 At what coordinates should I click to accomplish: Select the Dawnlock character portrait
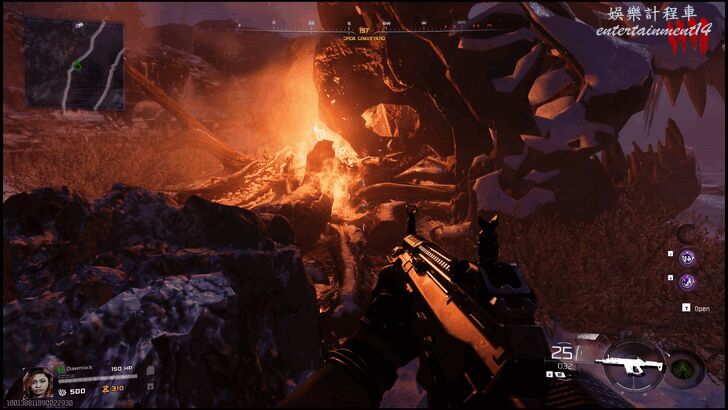click(36, 383)
